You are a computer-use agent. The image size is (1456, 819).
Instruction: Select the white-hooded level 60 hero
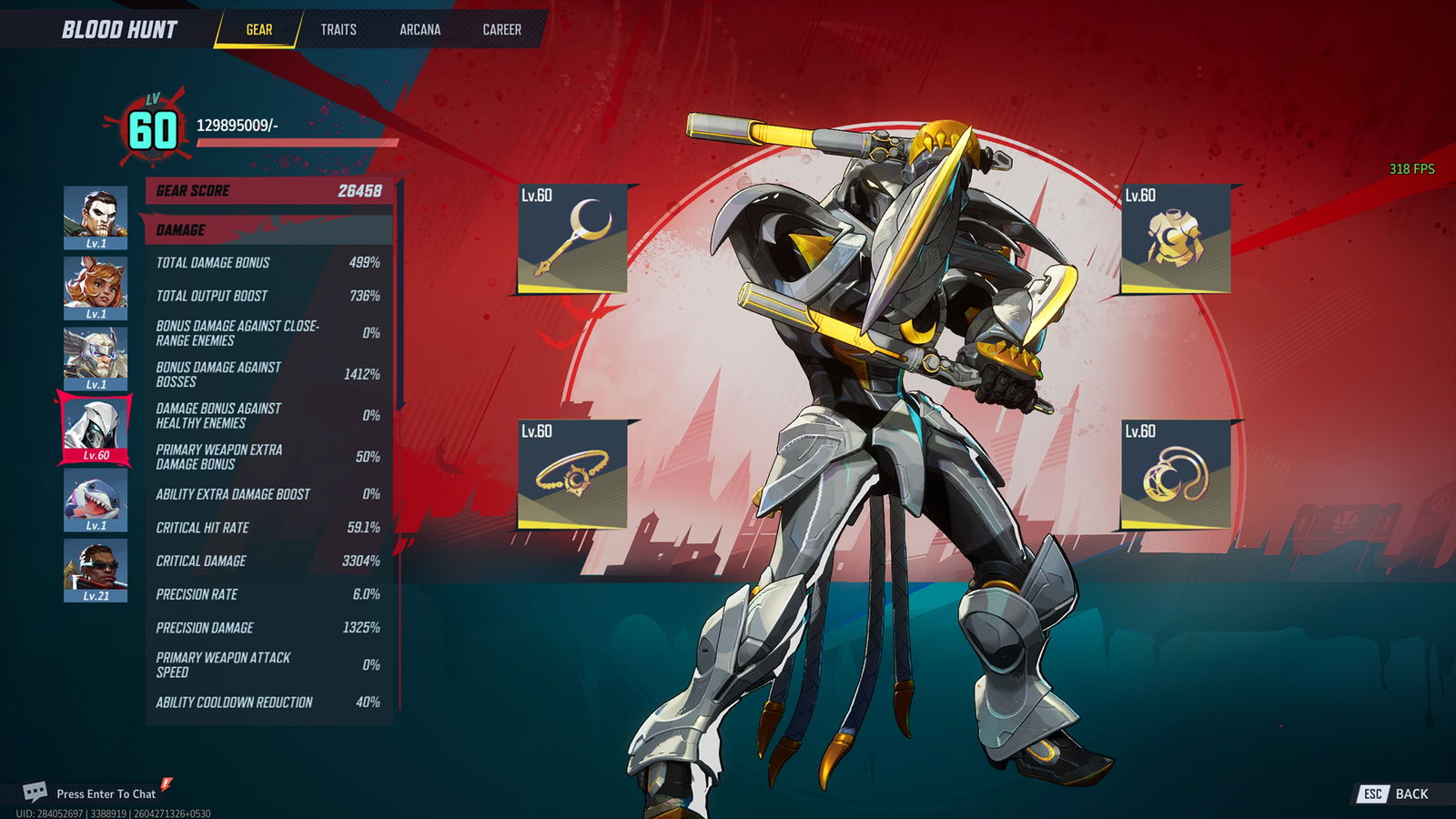[x=96, y=428]
